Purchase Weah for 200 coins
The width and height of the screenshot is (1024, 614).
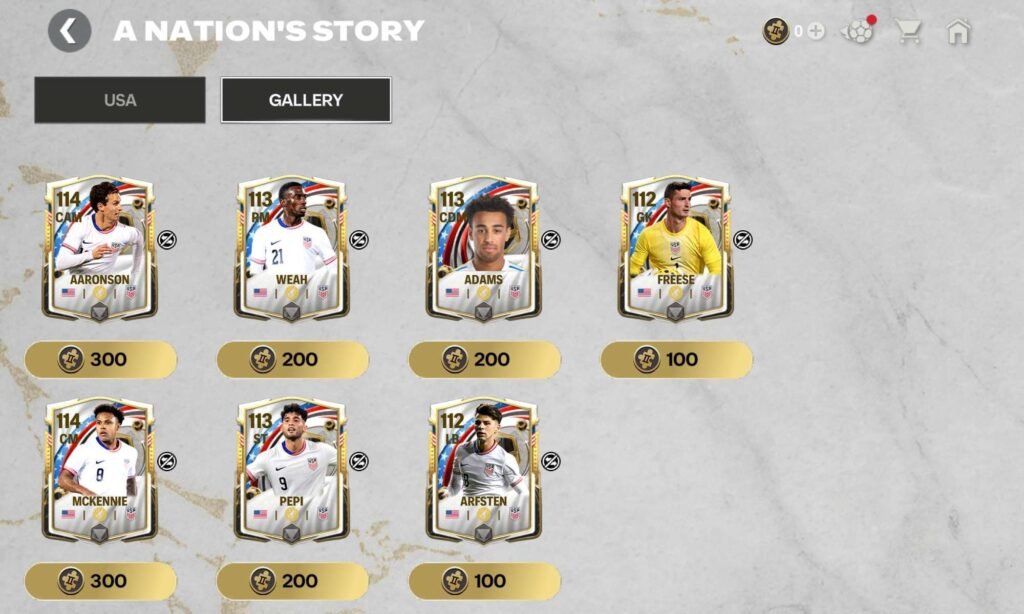[x=293, y=359]
